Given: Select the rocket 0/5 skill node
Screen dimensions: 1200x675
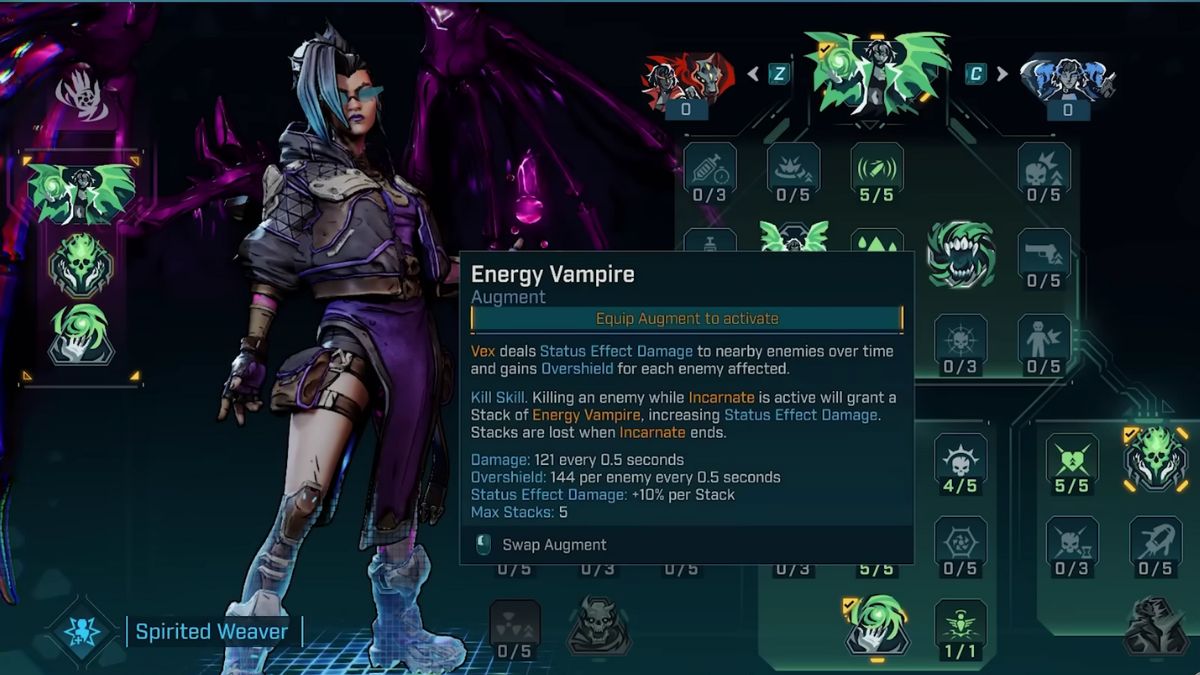Looking at the screenshot, I should (1155, 543).
